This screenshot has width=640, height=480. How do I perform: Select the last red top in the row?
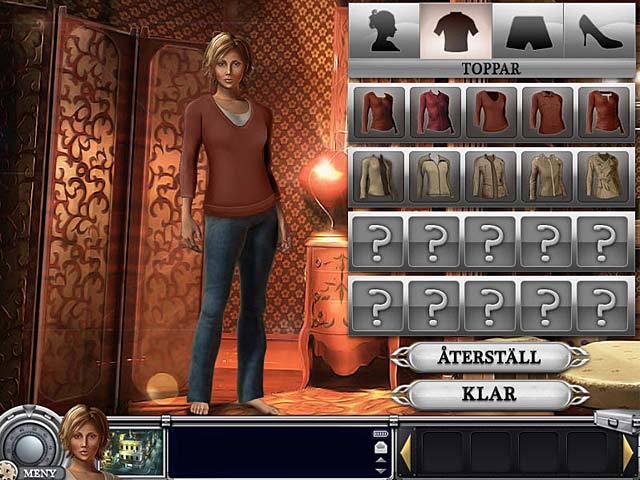(603, 112)
